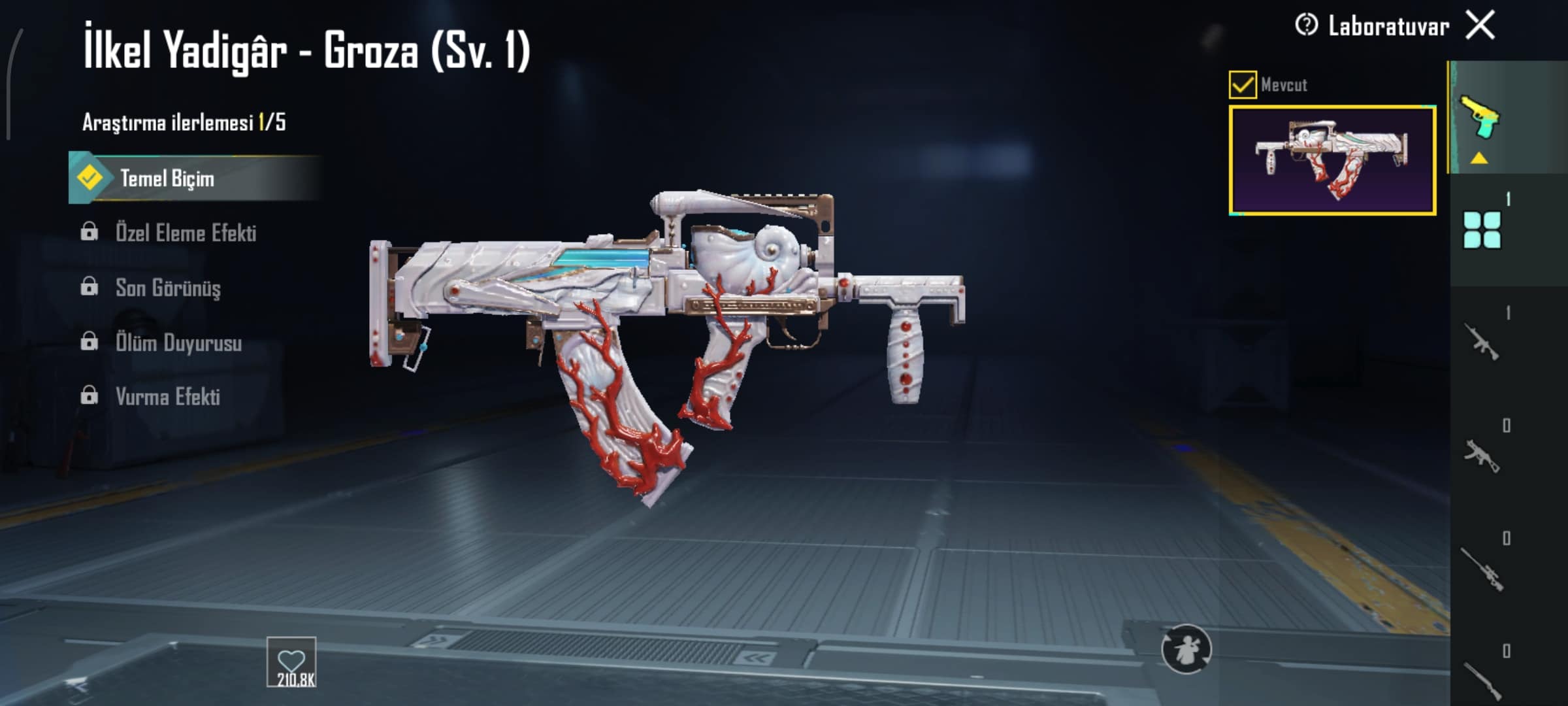The height and width of the screenshot is (706, 1568).
Task: Like the skin with the heart button
Action: tap(291, 662)
